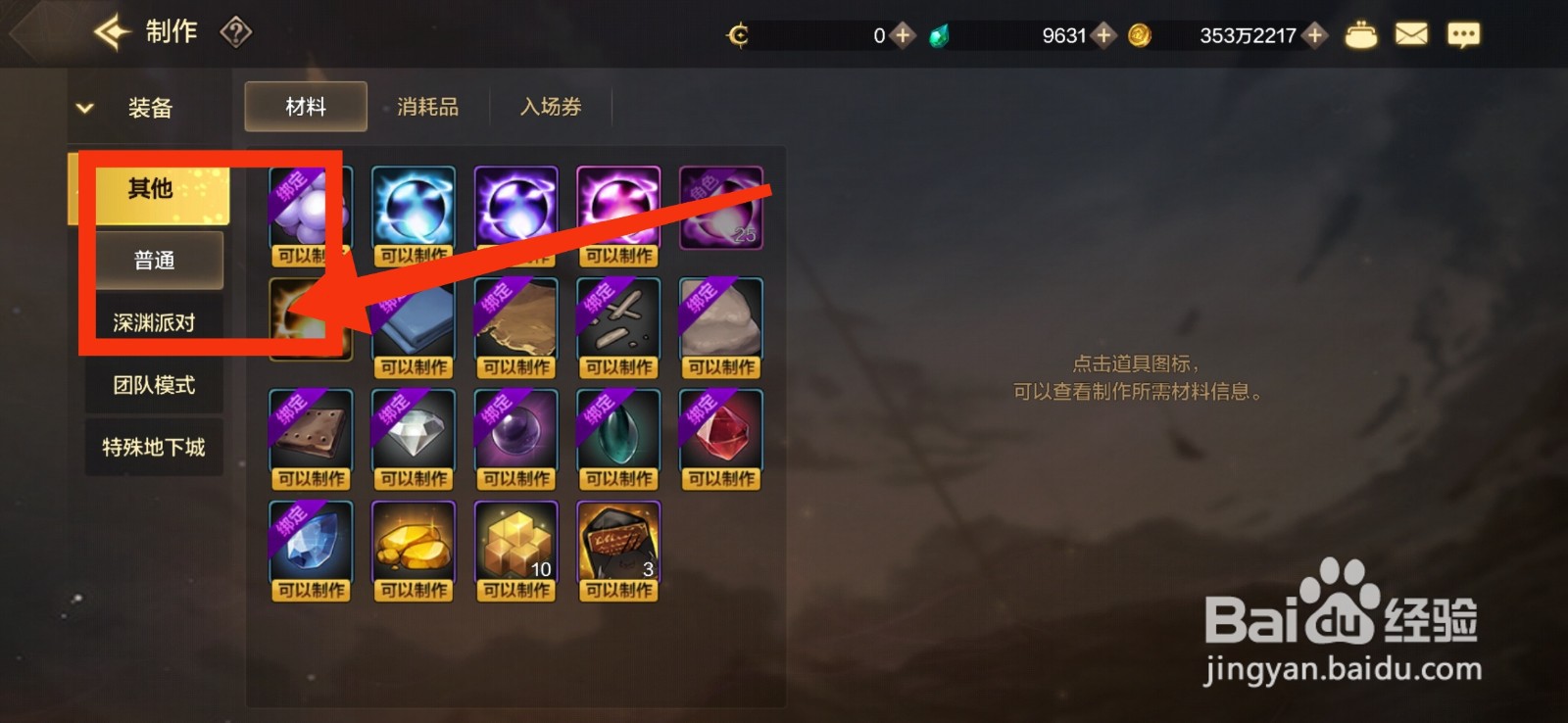1568x723 pixels.
Task: Click the plus button next to gold amount
Action: point(1313,34)
